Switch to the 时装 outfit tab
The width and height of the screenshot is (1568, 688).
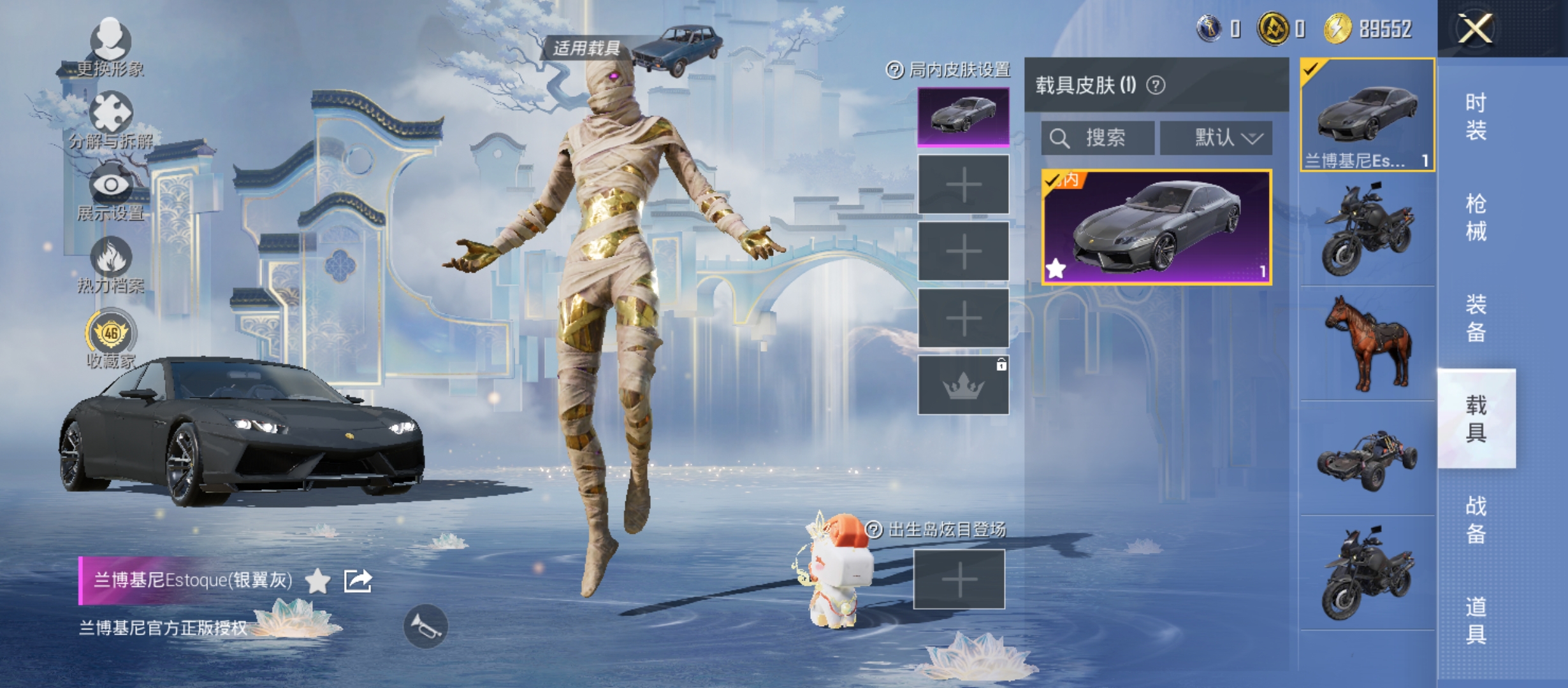[1476, 117]
